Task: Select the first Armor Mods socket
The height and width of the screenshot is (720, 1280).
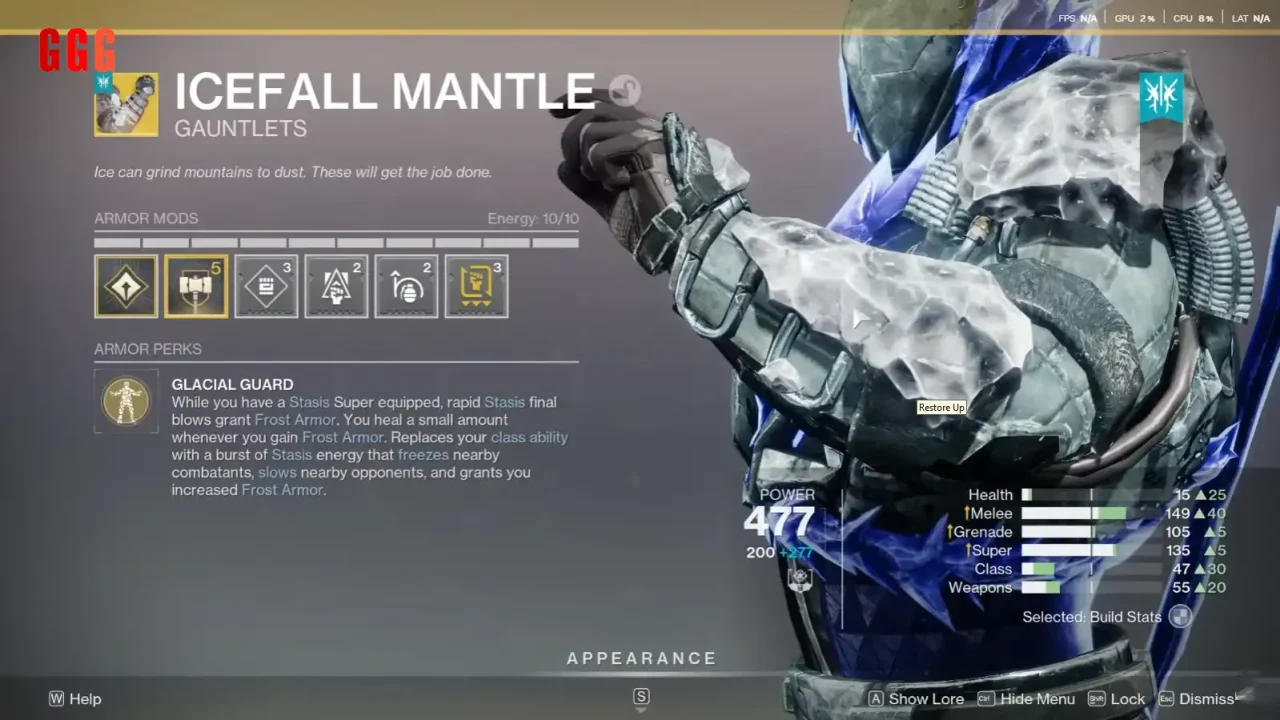Action: (126, 286)
